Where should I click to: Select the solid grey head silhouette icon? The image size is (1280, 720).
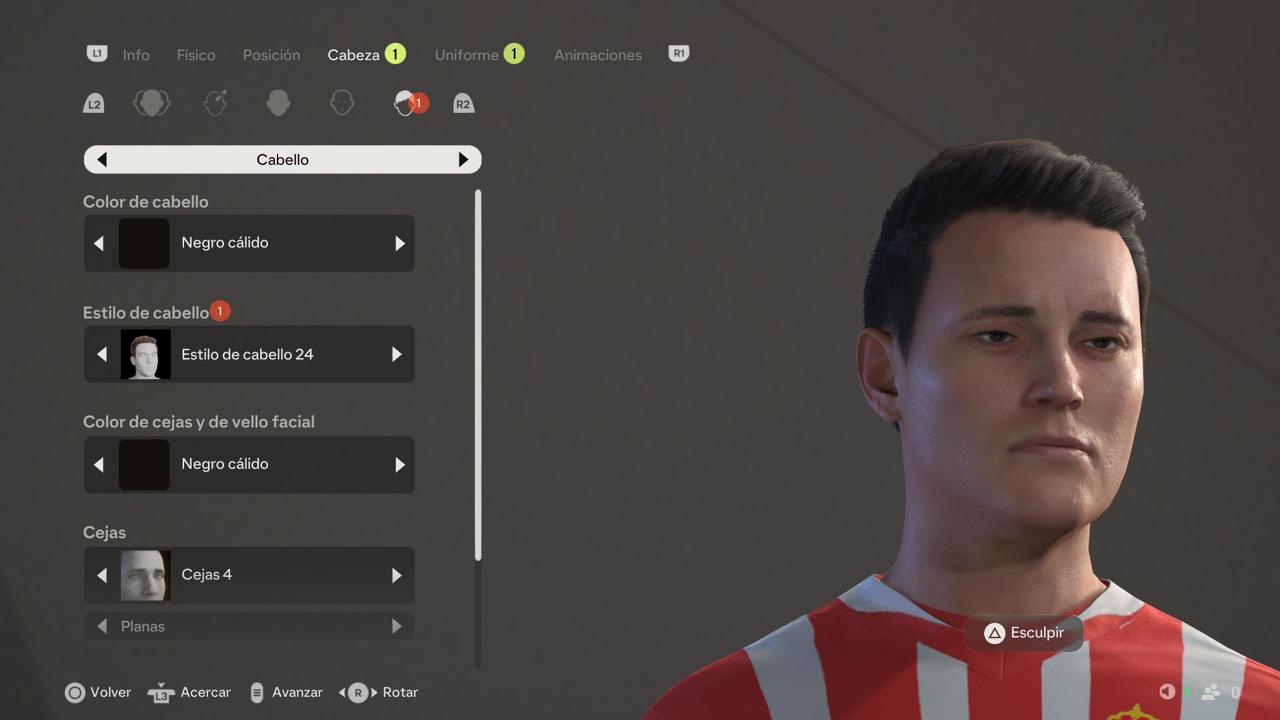click(x=279, y=103)
